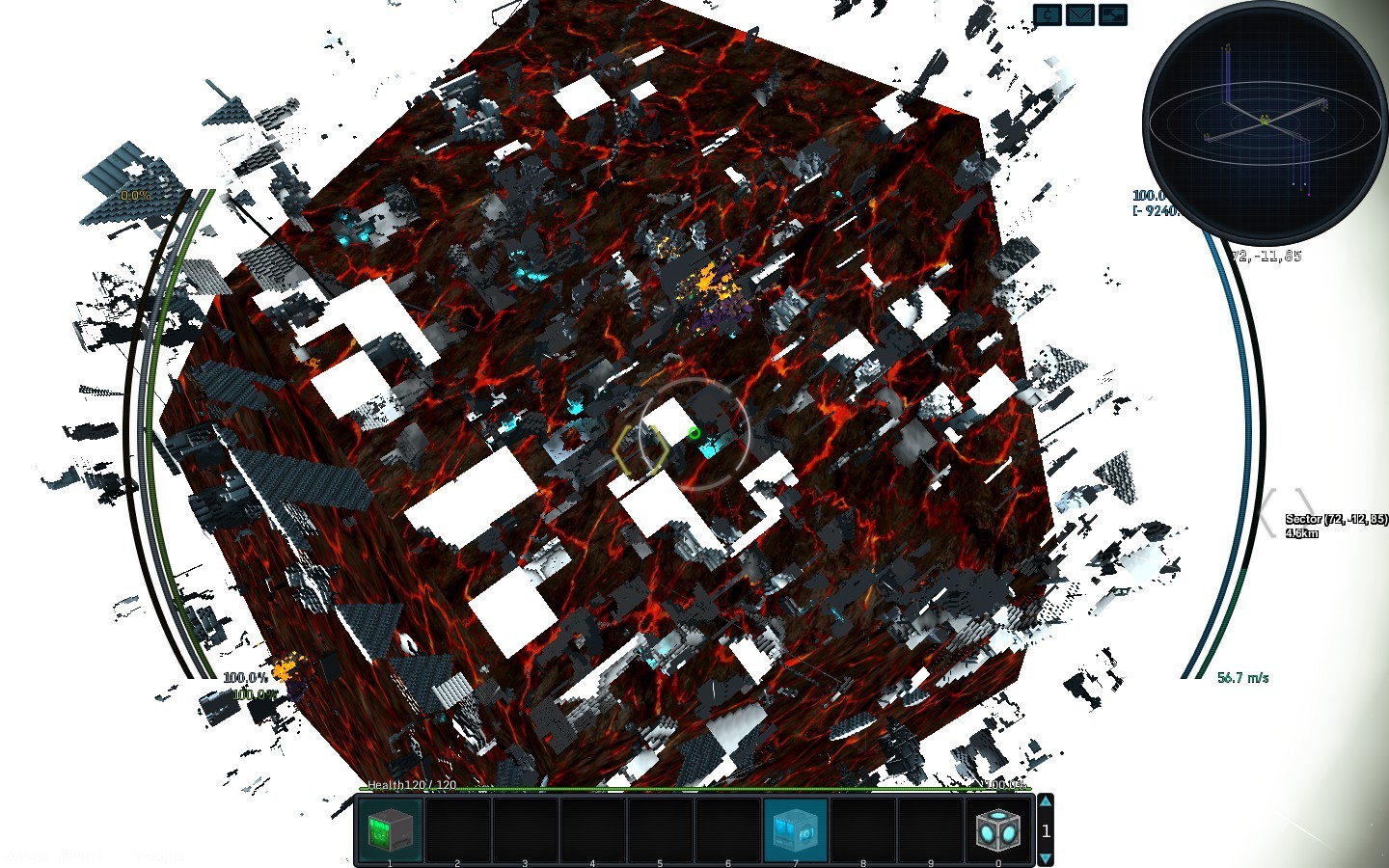Select the green computer block in hotbar slot 1
Viewport: 1389px width, 868px height.
tap(390, 829)
